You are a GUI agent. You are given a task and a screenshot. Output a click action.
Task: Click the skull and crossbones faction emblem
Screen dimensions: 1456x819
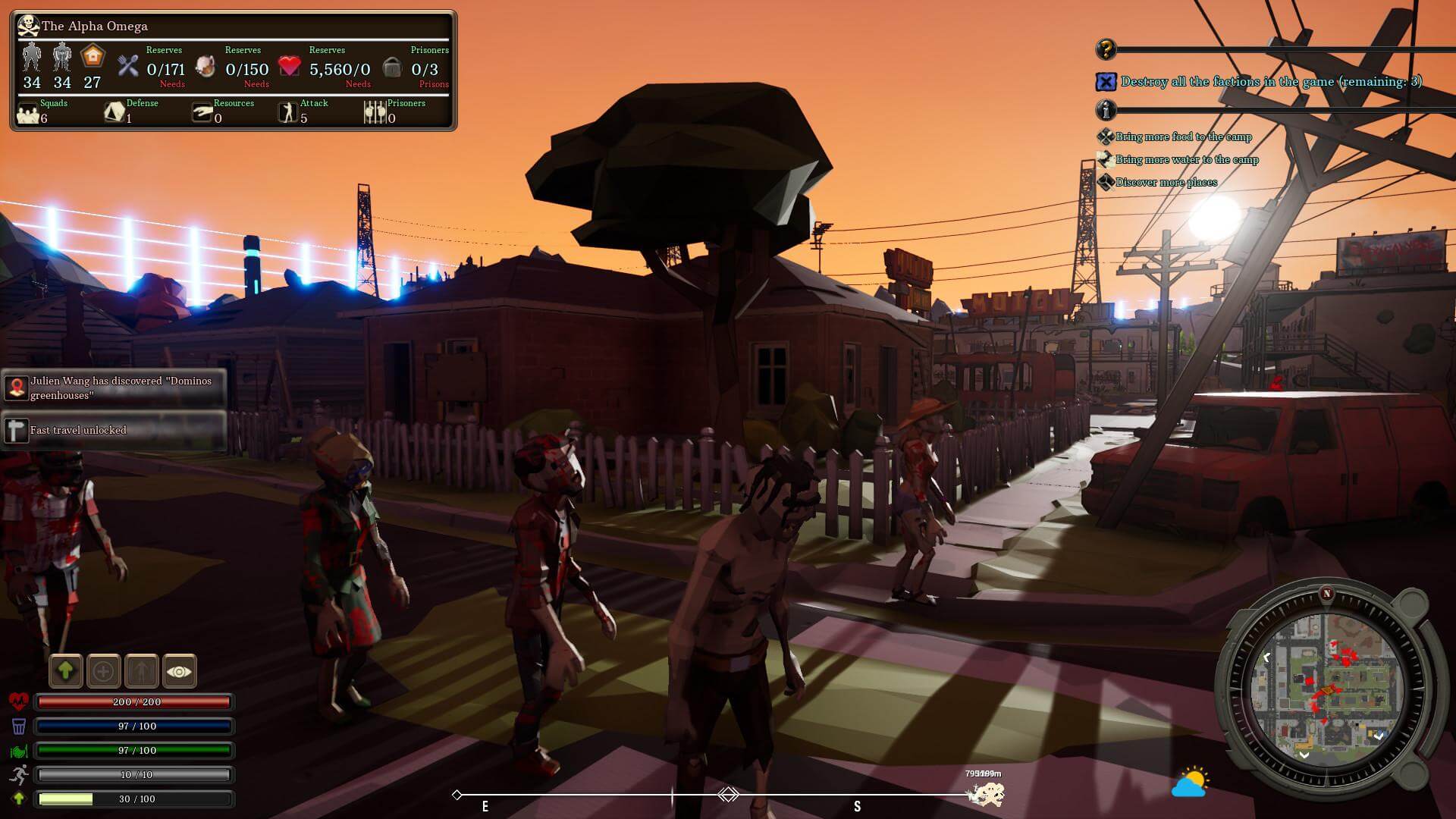click(x=28, y=26)
